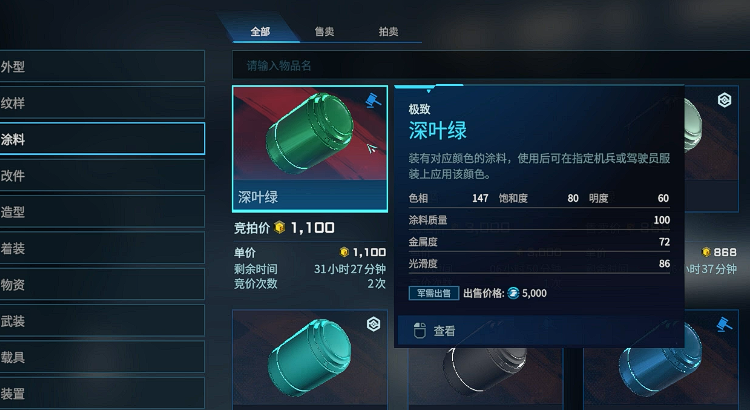The width and height of the screenshot is (750, 410).
Task: Pick the cyan paint can listing
Action: pyautogui.click(x=309, y=362)
